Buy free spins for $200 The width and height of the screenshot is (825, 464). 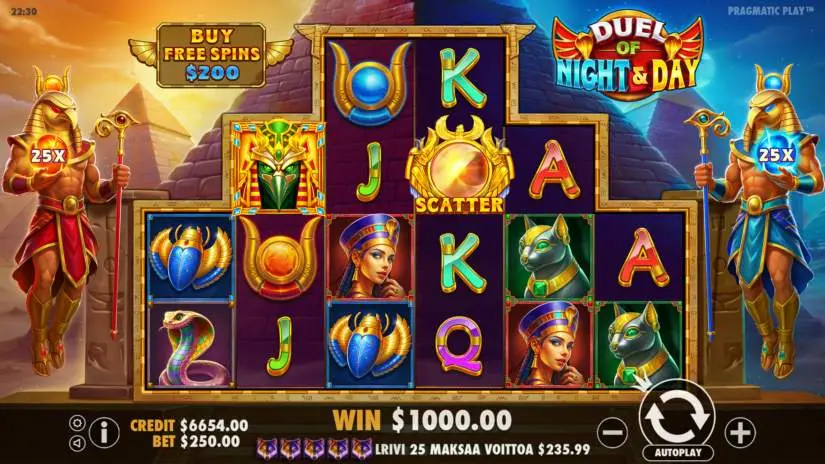tap(211, 56)
